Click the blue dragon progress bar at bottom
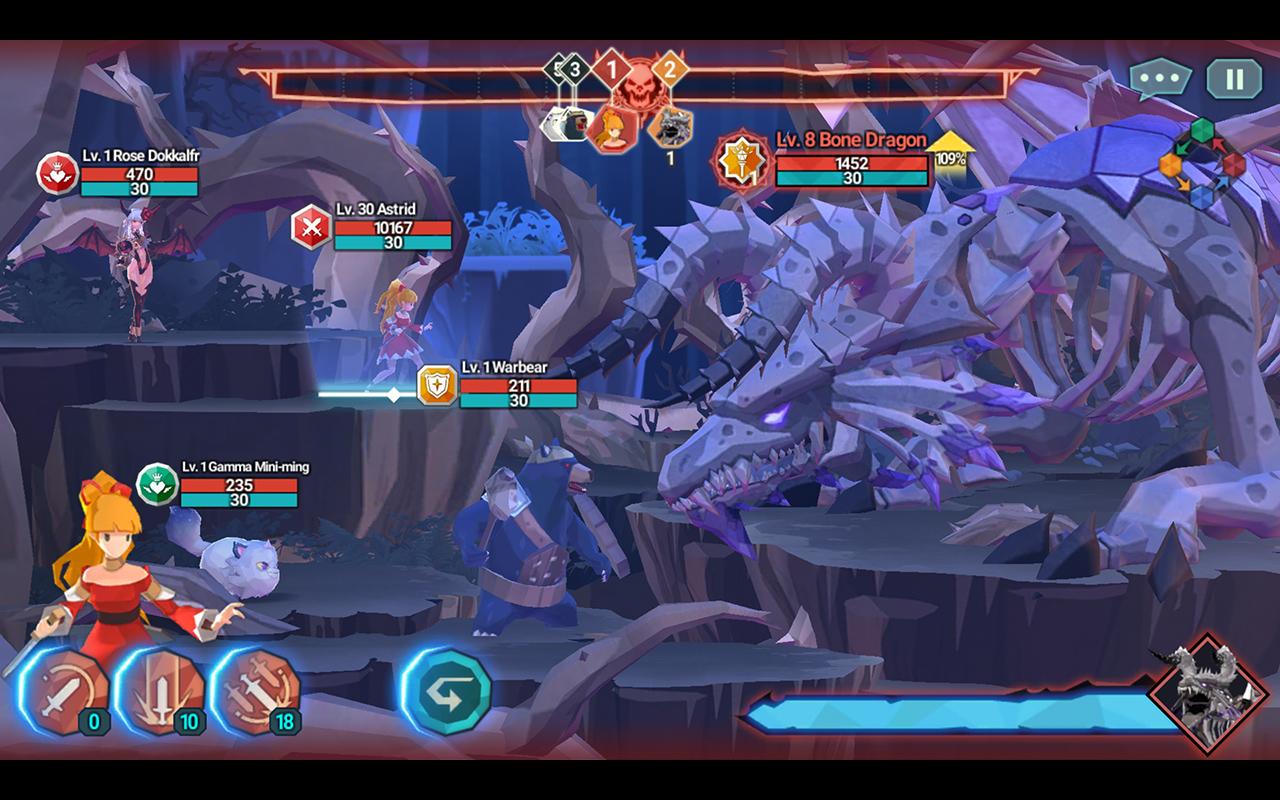The height and width of the screenshot is (800, 1280). pos(950,712)
